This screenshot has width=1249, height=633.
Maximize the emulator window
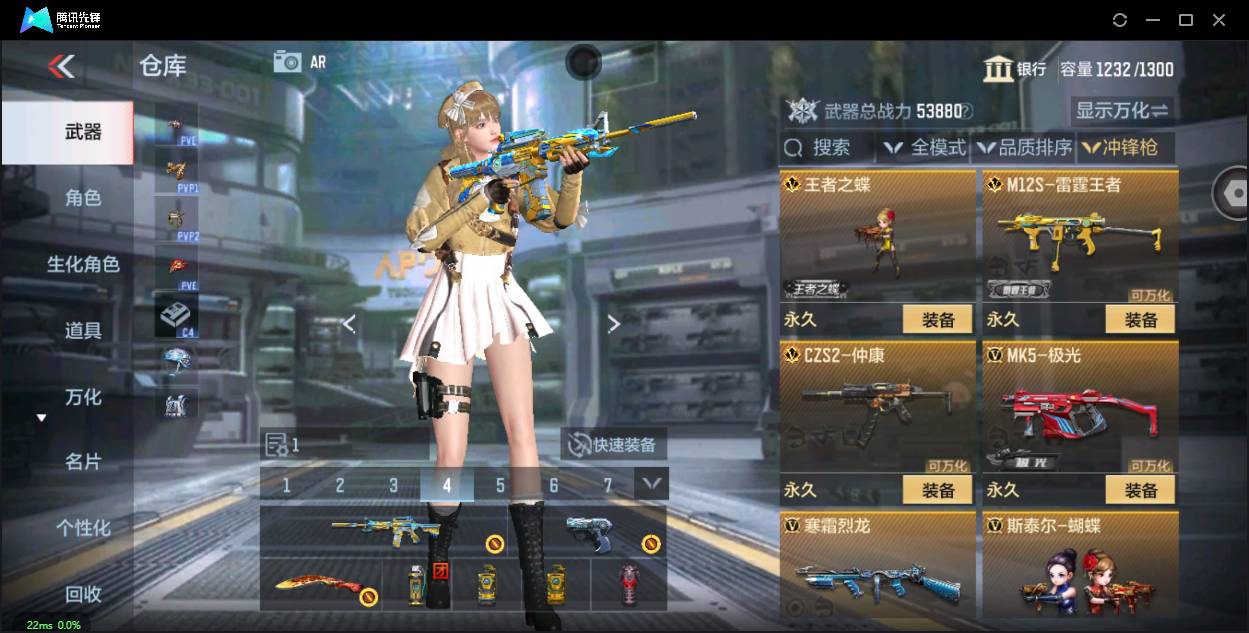(x=1186, y=20)
